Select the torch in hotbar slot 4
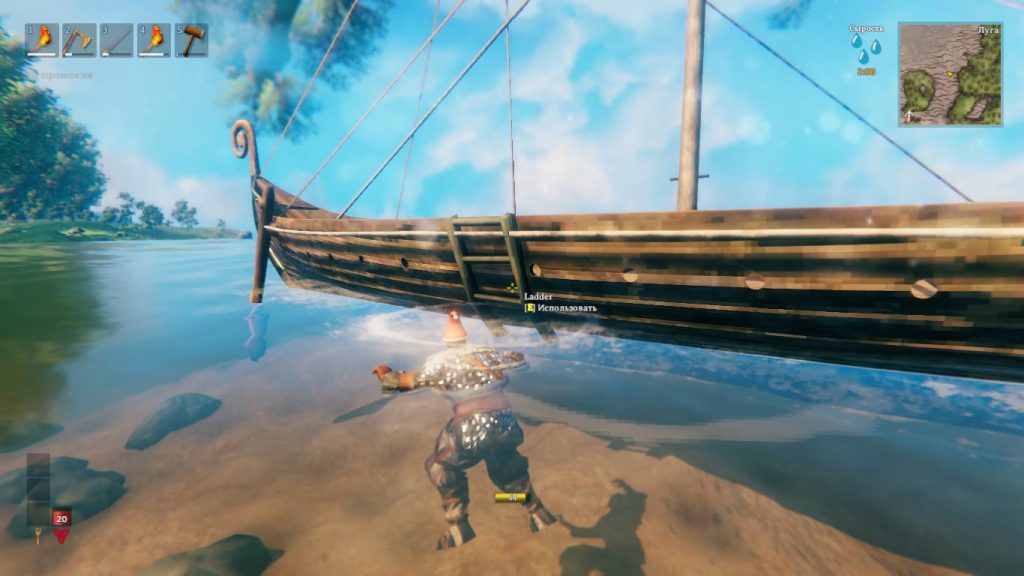The width and height of the screenshot is (1024, 576). click(153, 40)
